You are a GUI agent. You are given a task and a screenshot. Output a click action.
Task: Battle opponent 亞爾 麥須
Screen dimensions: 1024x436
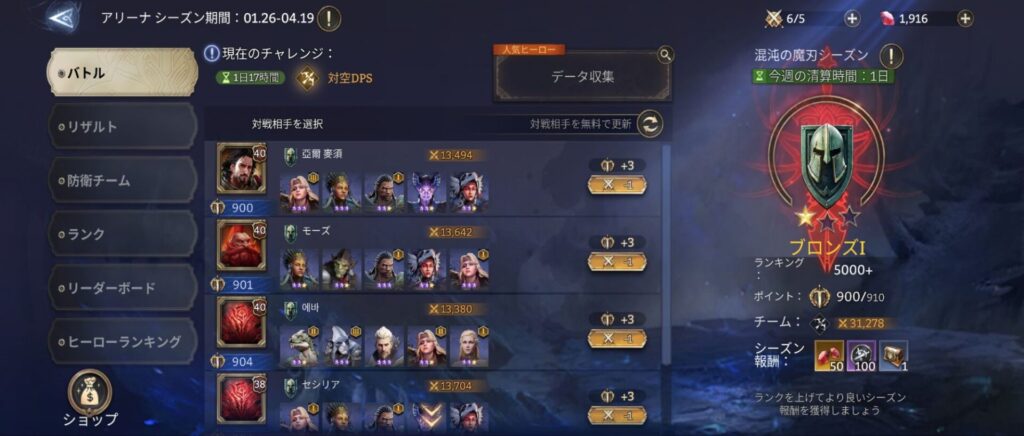pyautogui.click(x=617, y=184)
